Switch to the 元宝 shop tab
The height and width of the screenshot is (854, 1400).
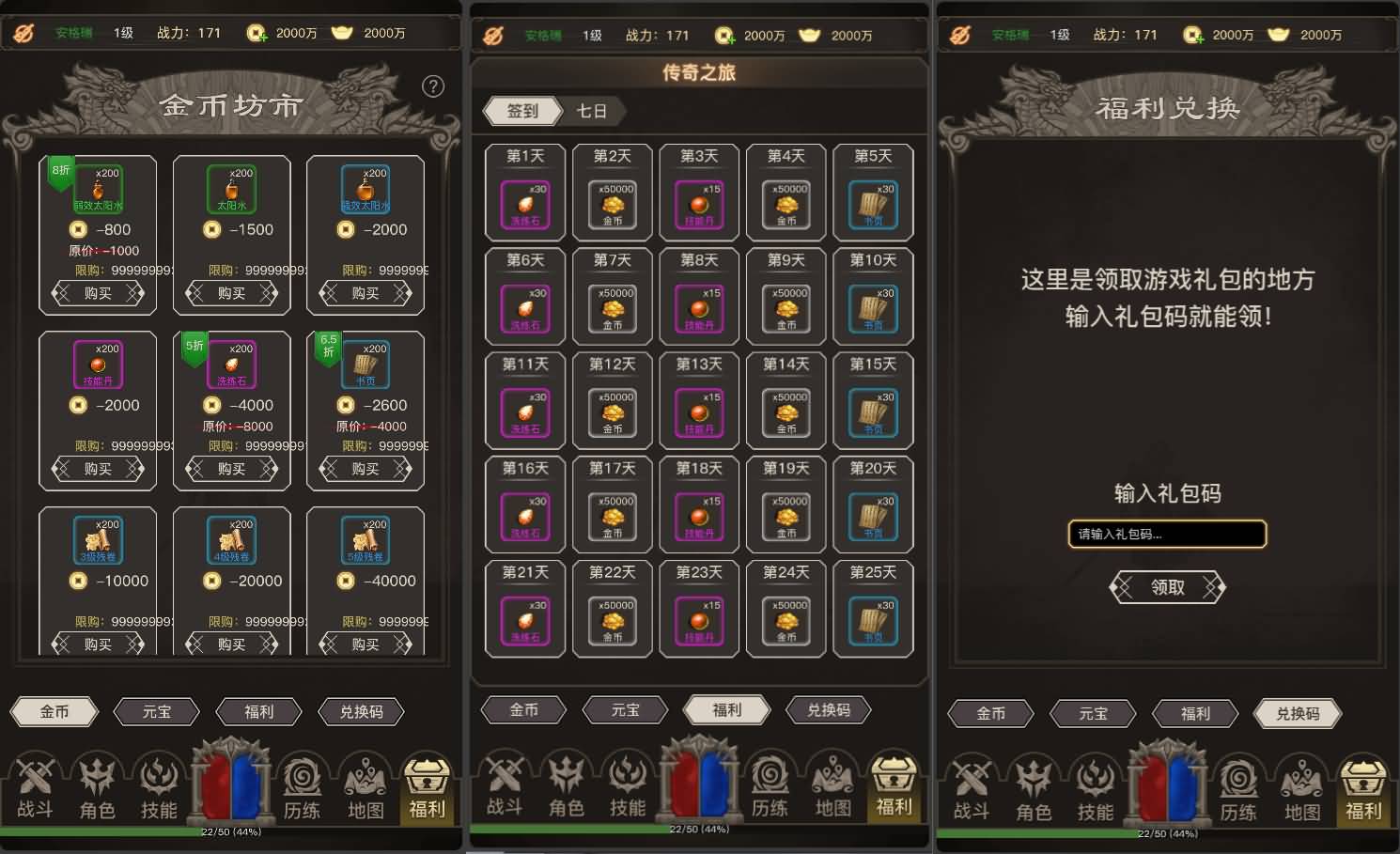[x=156, y=711]
